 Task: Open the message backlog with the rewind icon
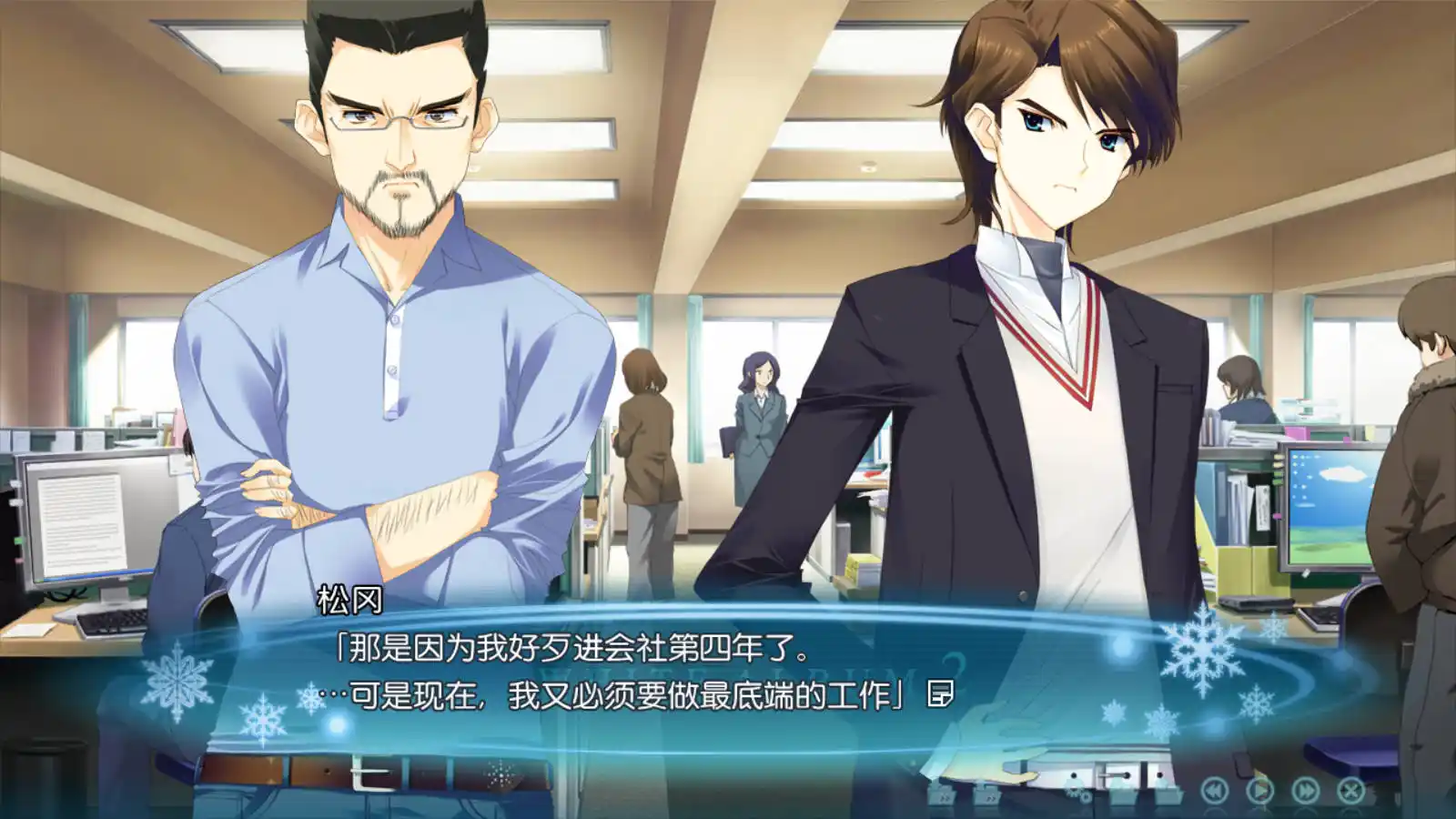click(x=1214, y=790)
